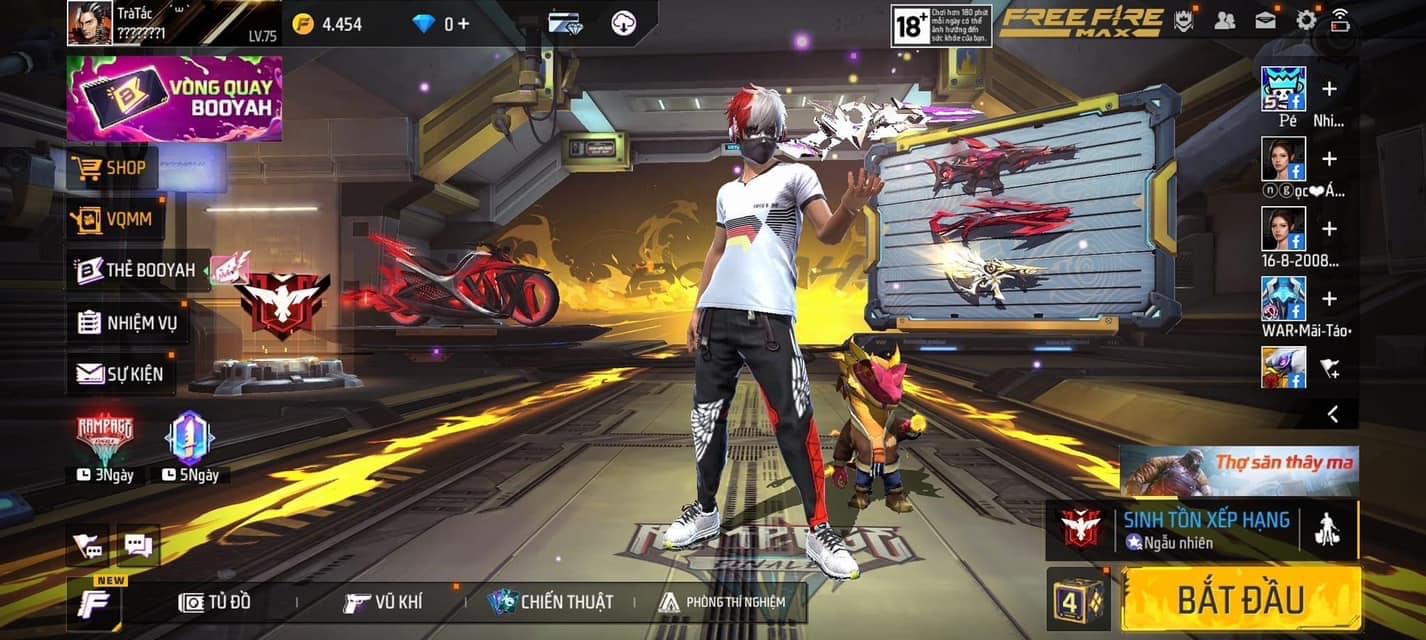Open the SHOP menu

(112, 168)
